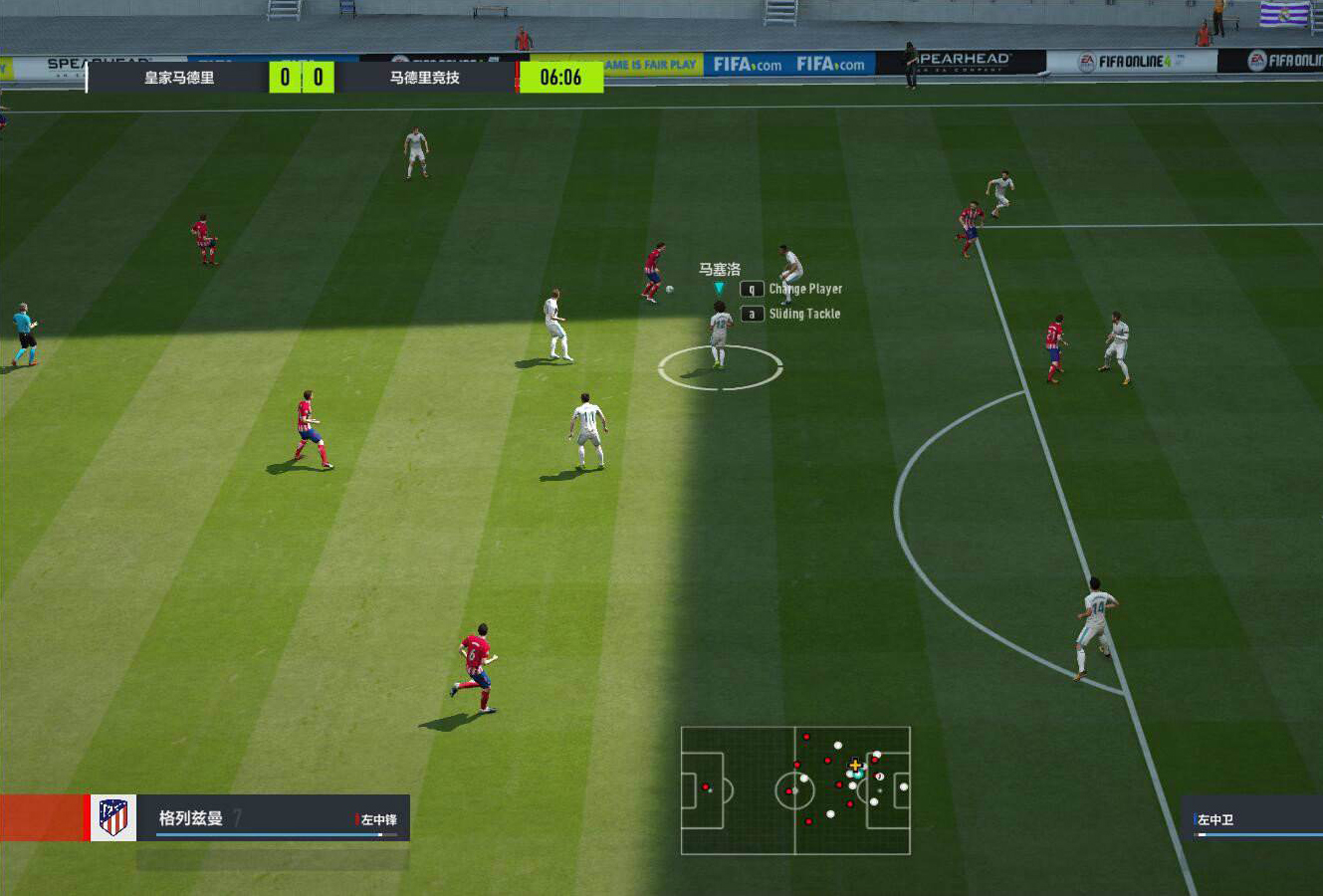Select the 格列兹曼 player name panel
The image size is (1323, 896).
(x=272, y=818)
